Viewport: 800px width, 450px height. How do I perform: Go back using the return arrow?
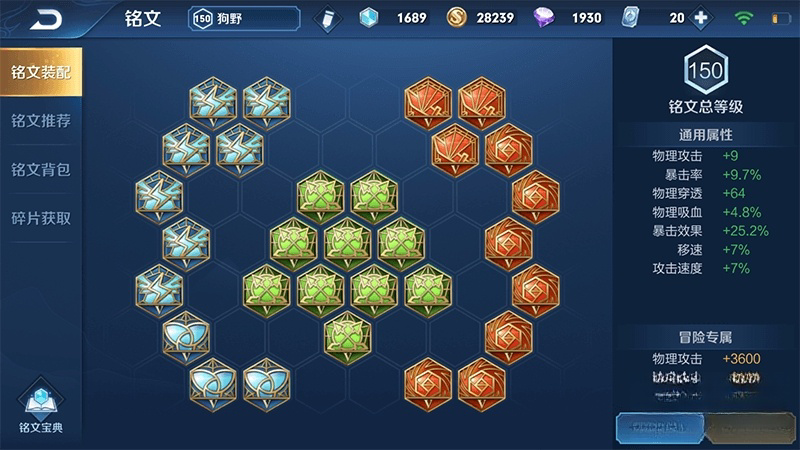point(44,19)
